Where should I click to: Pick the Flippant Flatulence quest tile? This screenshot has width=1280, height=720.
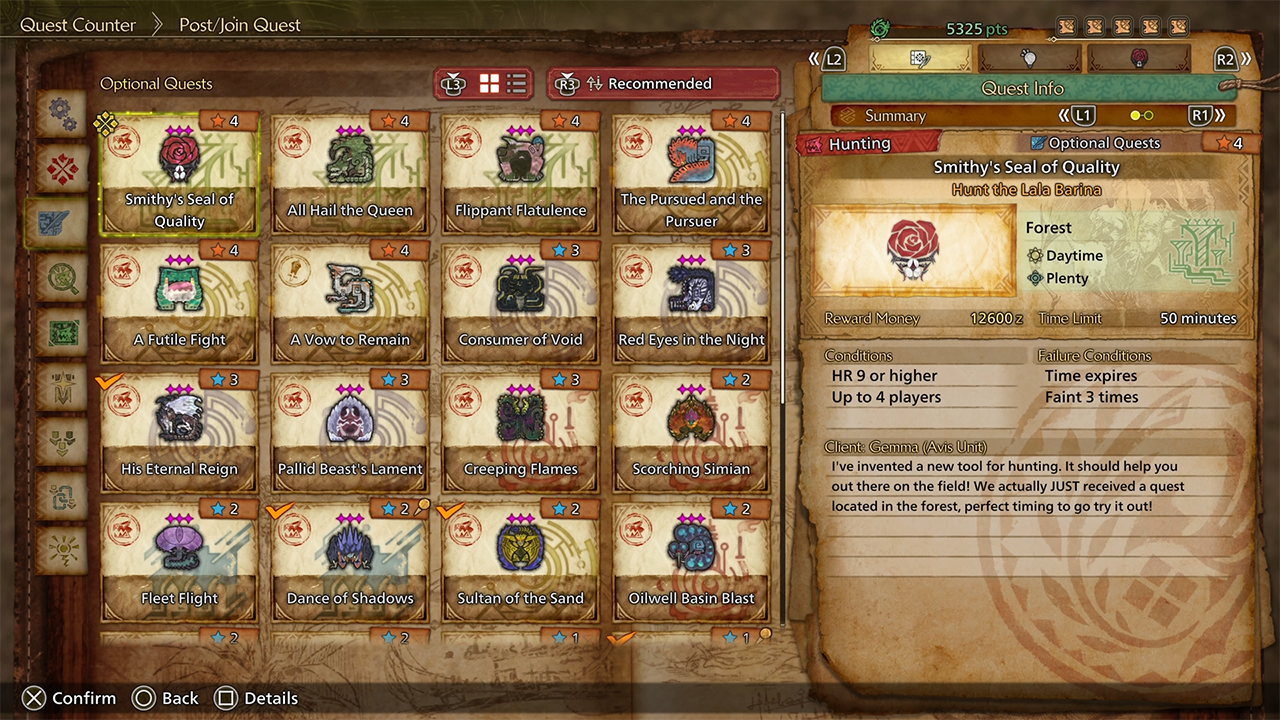[x=521, y=173]
